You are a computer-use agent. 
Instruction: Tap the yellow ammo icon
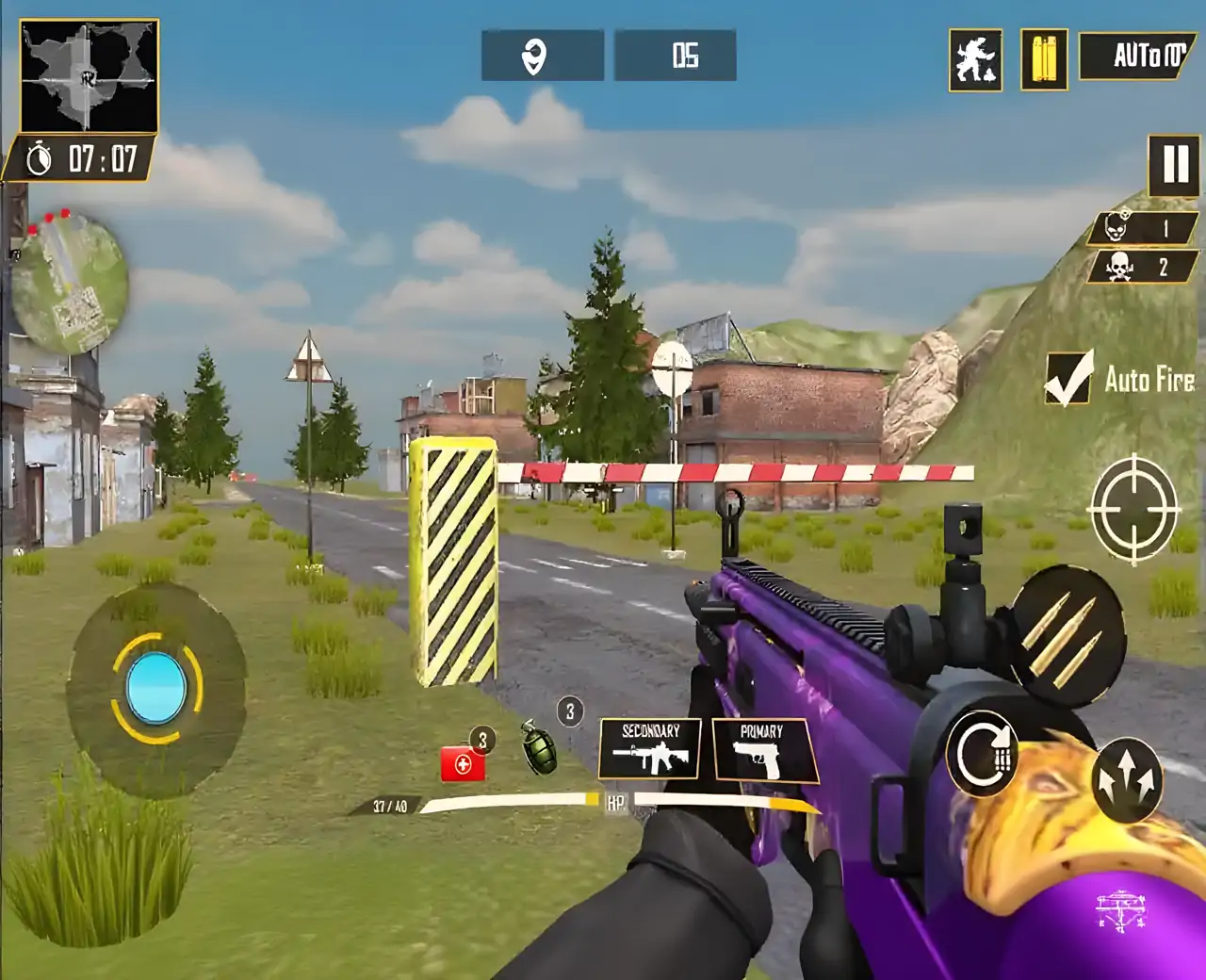[1044, 59]
